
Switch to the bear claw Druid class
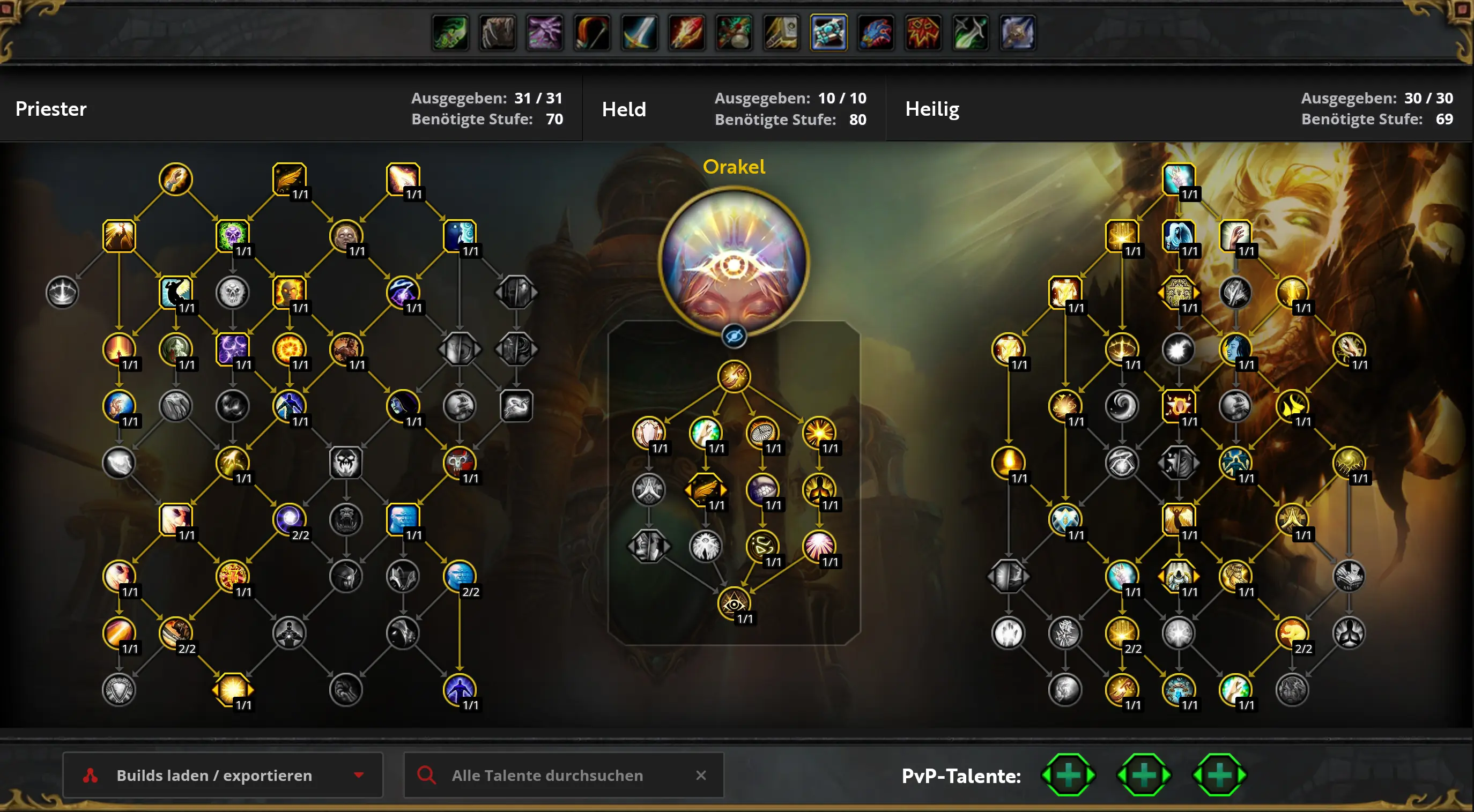click(497, 33)
